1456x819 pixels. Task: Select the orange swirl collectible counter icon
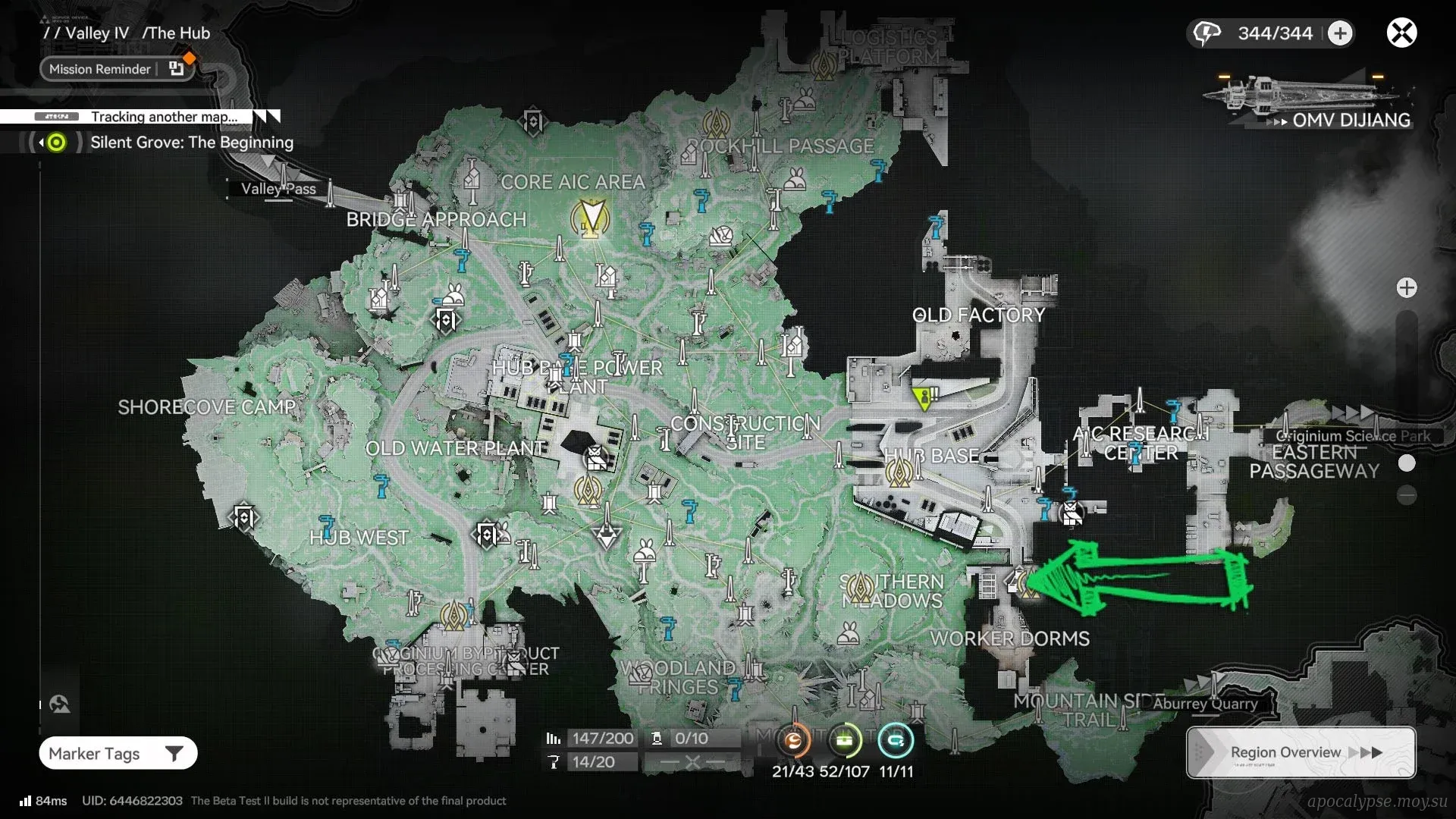tap(793, 741)
